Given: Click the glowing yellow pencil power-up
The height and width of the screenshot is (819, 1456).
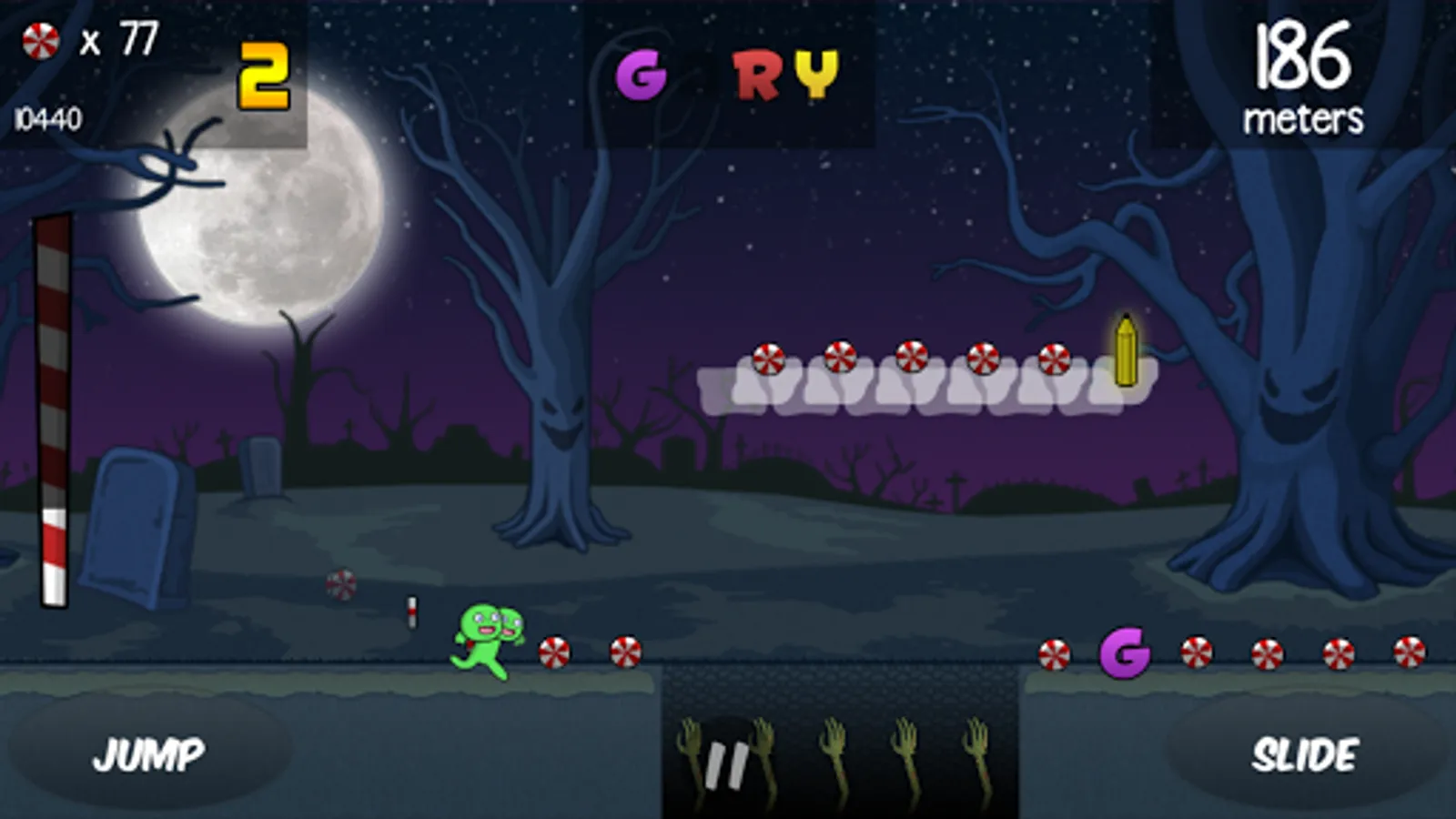Looking at the screenshot, I should click(x=1126, y=350).
